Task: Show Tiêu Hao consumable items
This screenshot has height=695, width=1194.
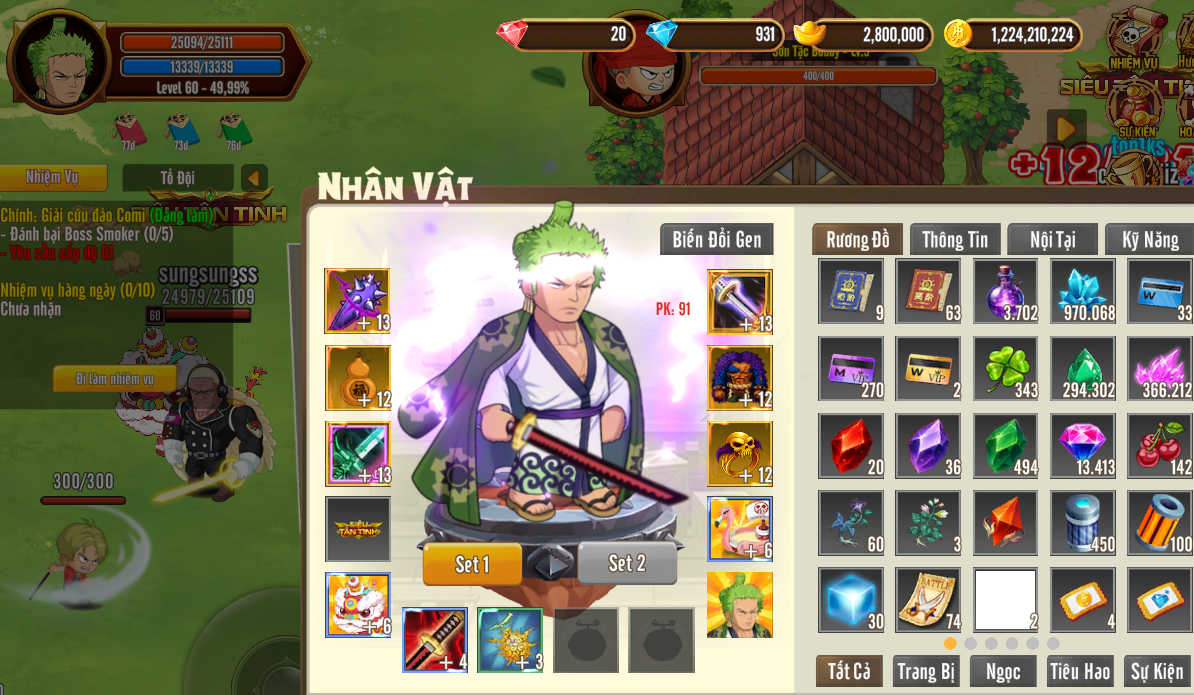Action: [1080, 671]
